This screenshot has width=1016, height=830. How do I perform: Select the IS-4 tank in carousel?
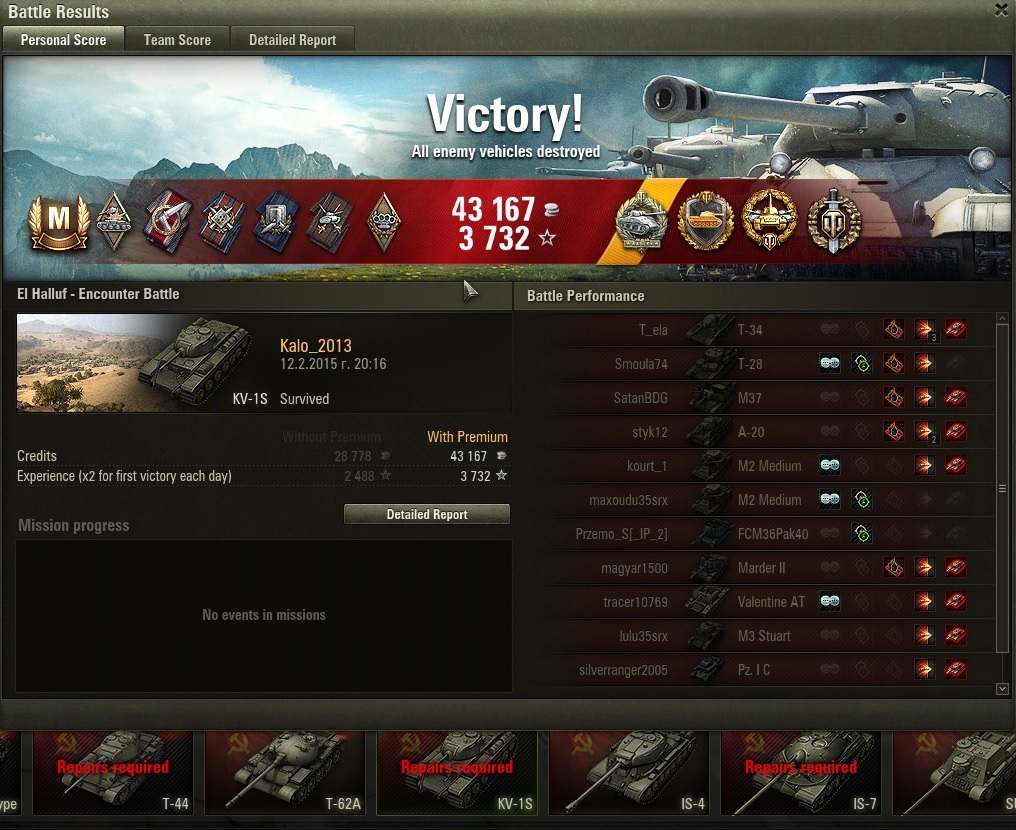(629, 772)
